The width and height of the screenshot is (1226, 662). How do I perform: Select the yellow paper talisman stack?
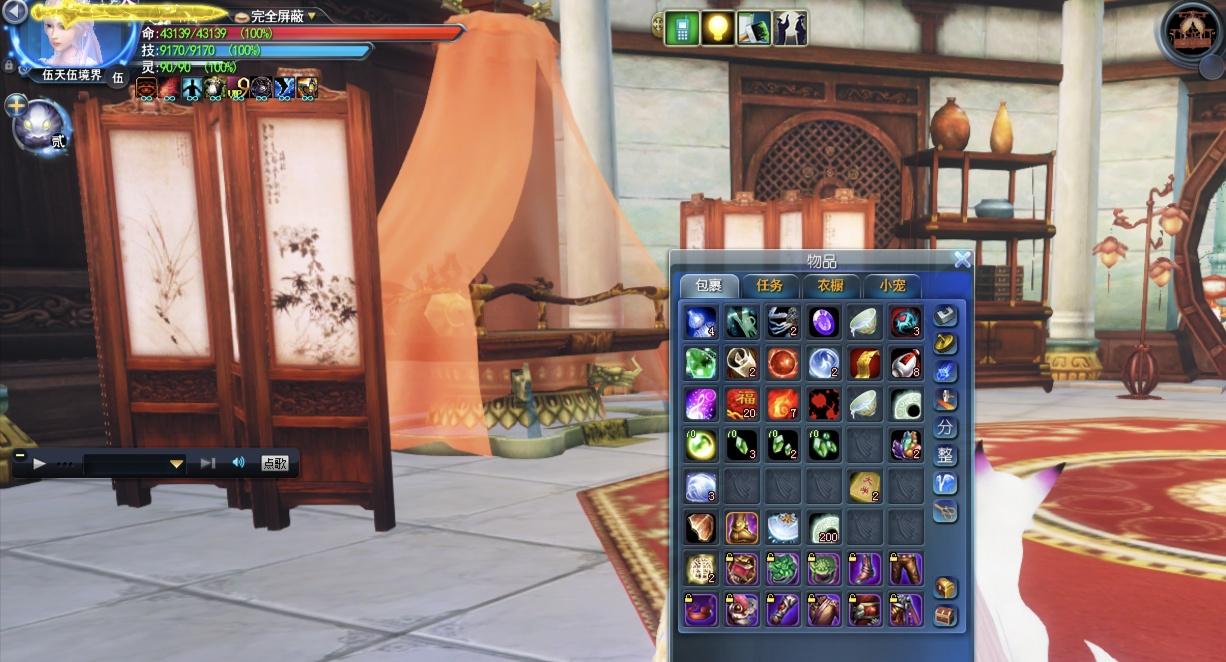pyautogui.click(x=865, y=485)
